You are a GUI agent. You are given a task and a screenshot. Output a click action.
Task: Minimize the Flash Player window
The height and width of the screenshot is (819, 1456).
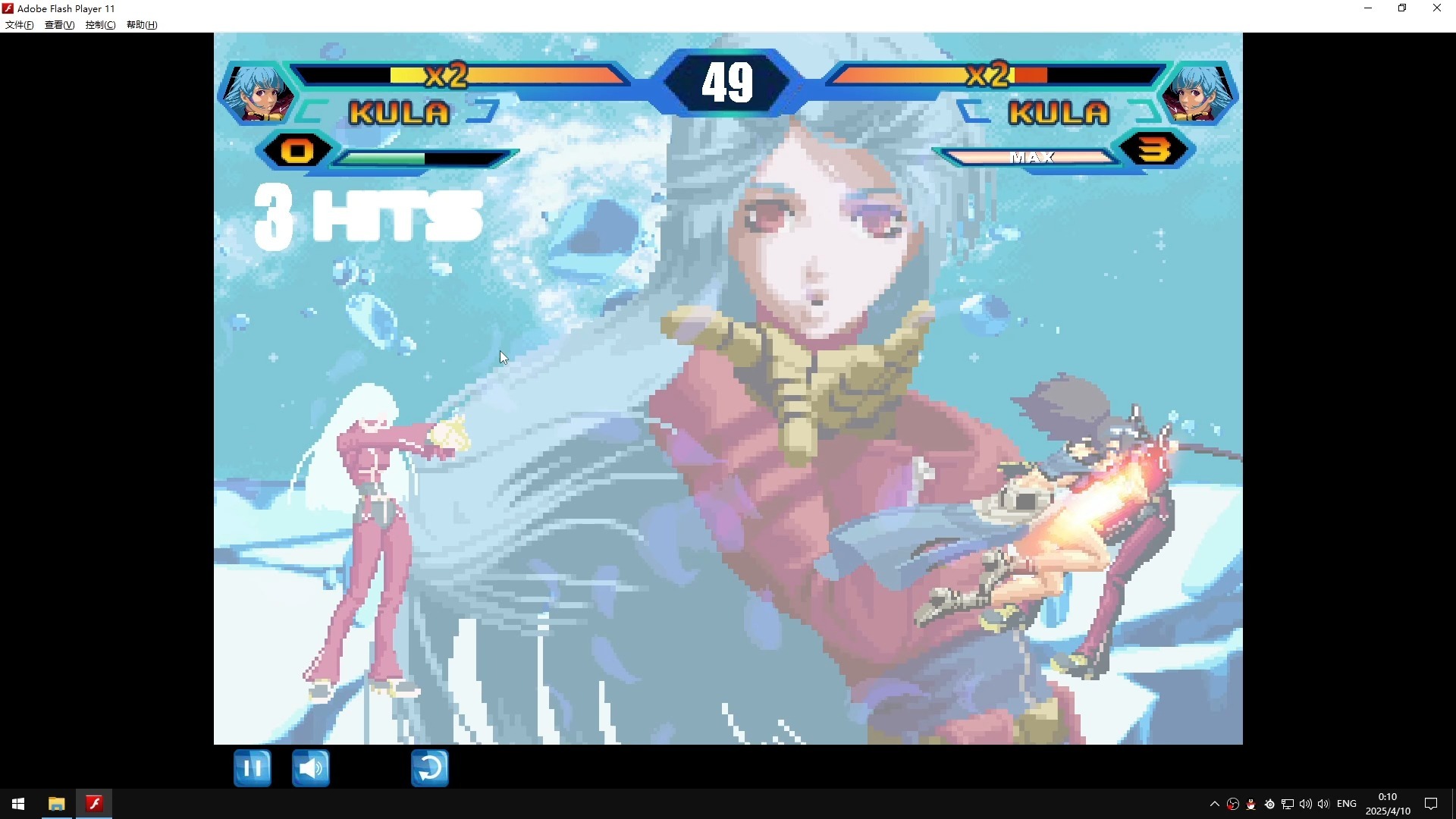1368,8
